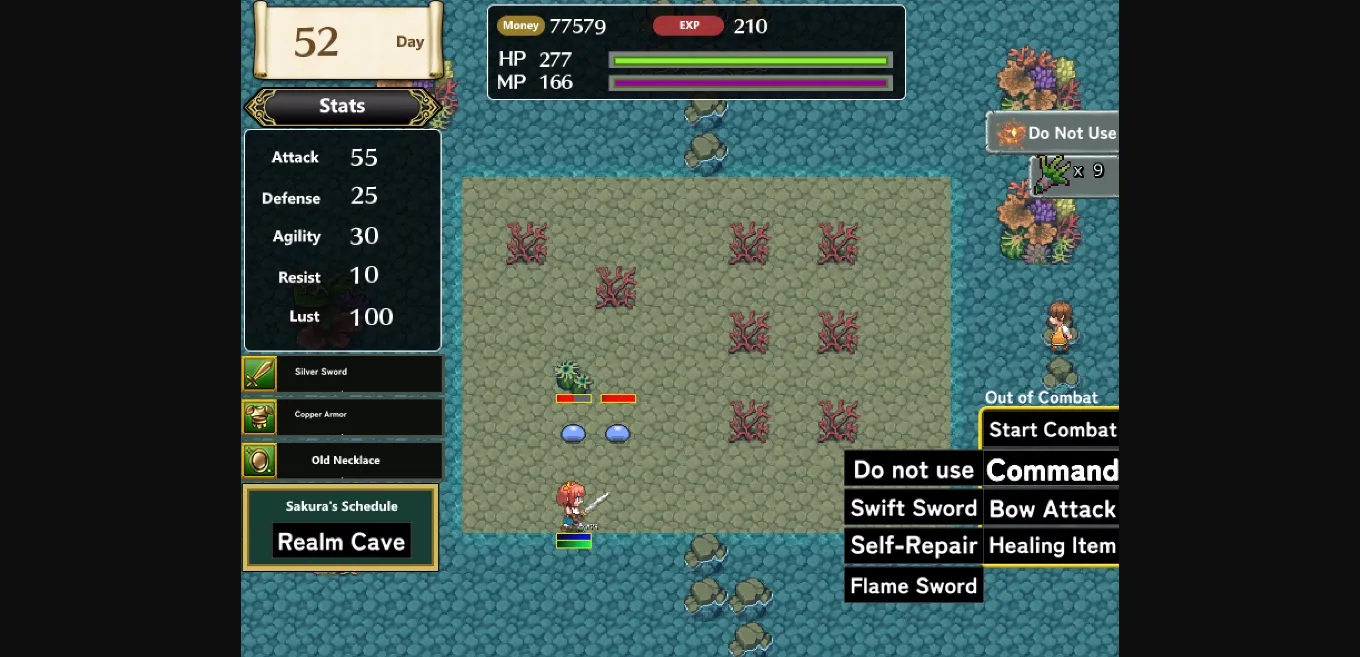
Task: Select the Old Necklace equipment slot
Action: [x=342, y=460]
